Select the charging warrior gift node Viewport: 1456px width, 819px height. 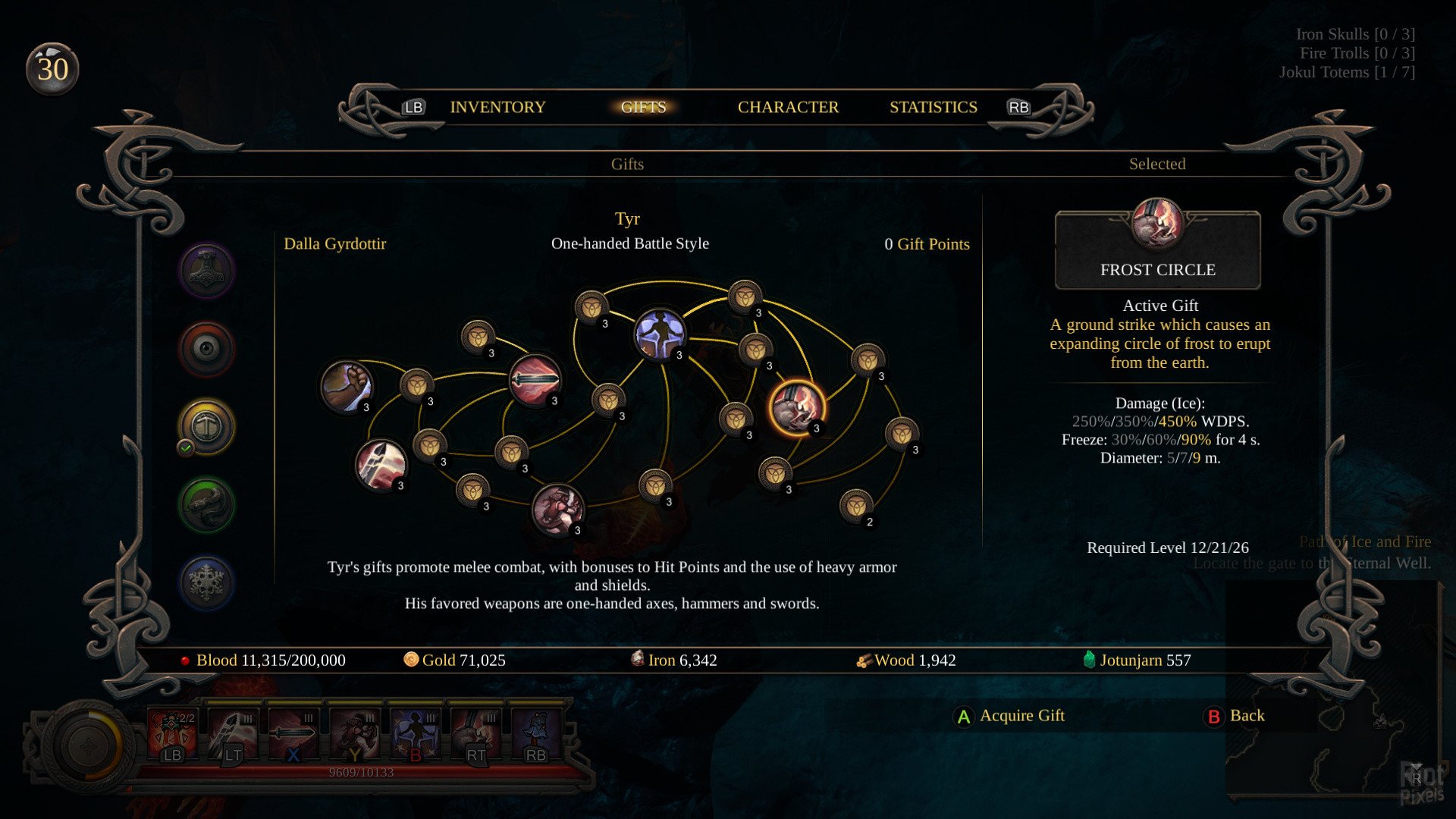pos(558,510)
